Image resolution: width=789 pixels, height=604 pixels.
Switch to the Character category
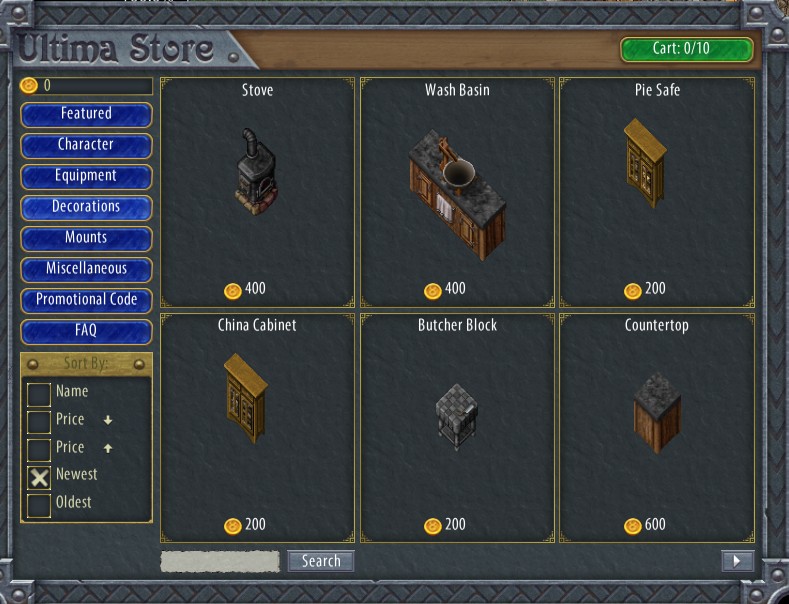coord(86,145)
